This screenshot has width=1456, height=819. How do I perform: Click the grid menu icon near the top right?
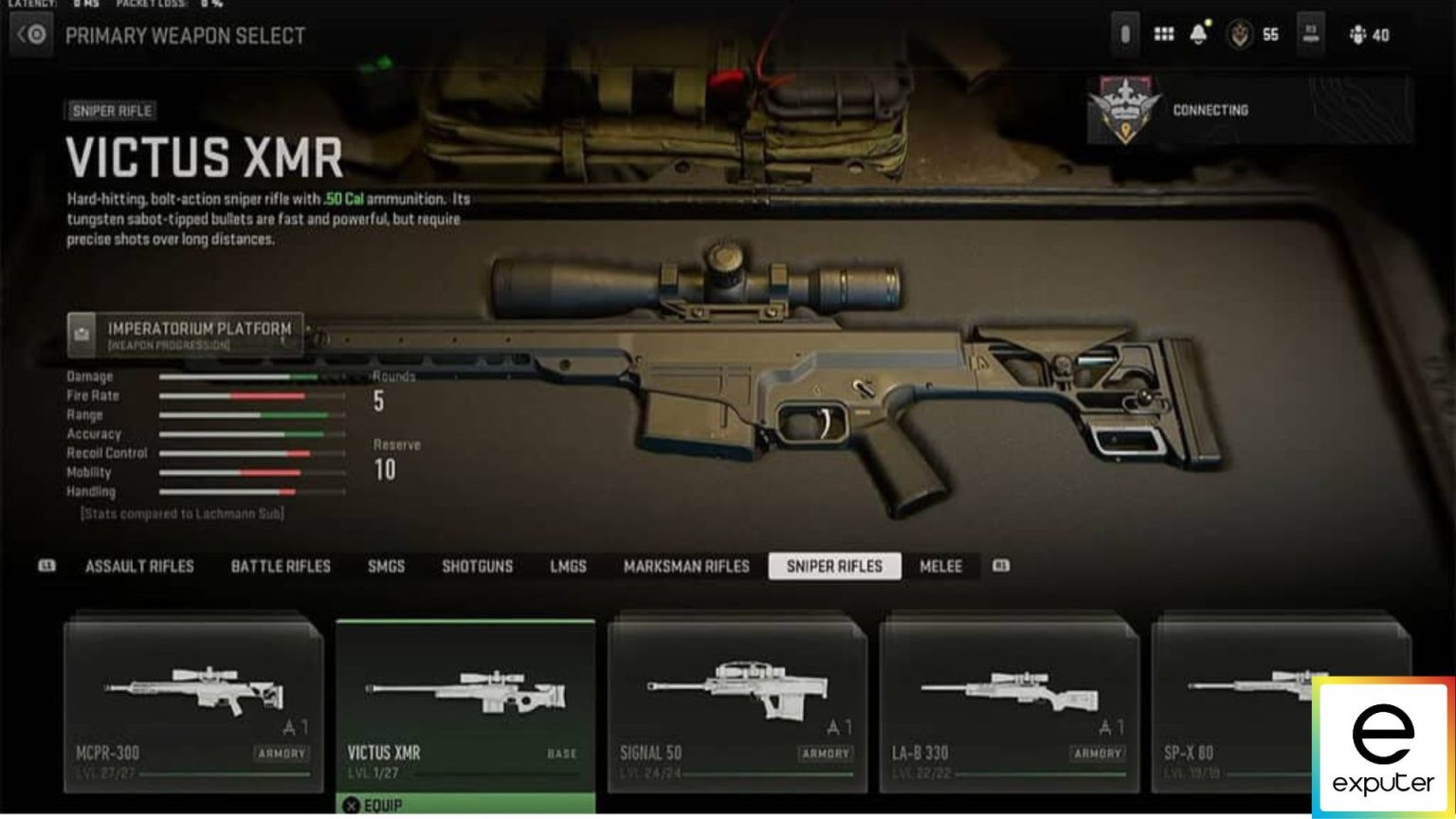[1162, 34]
